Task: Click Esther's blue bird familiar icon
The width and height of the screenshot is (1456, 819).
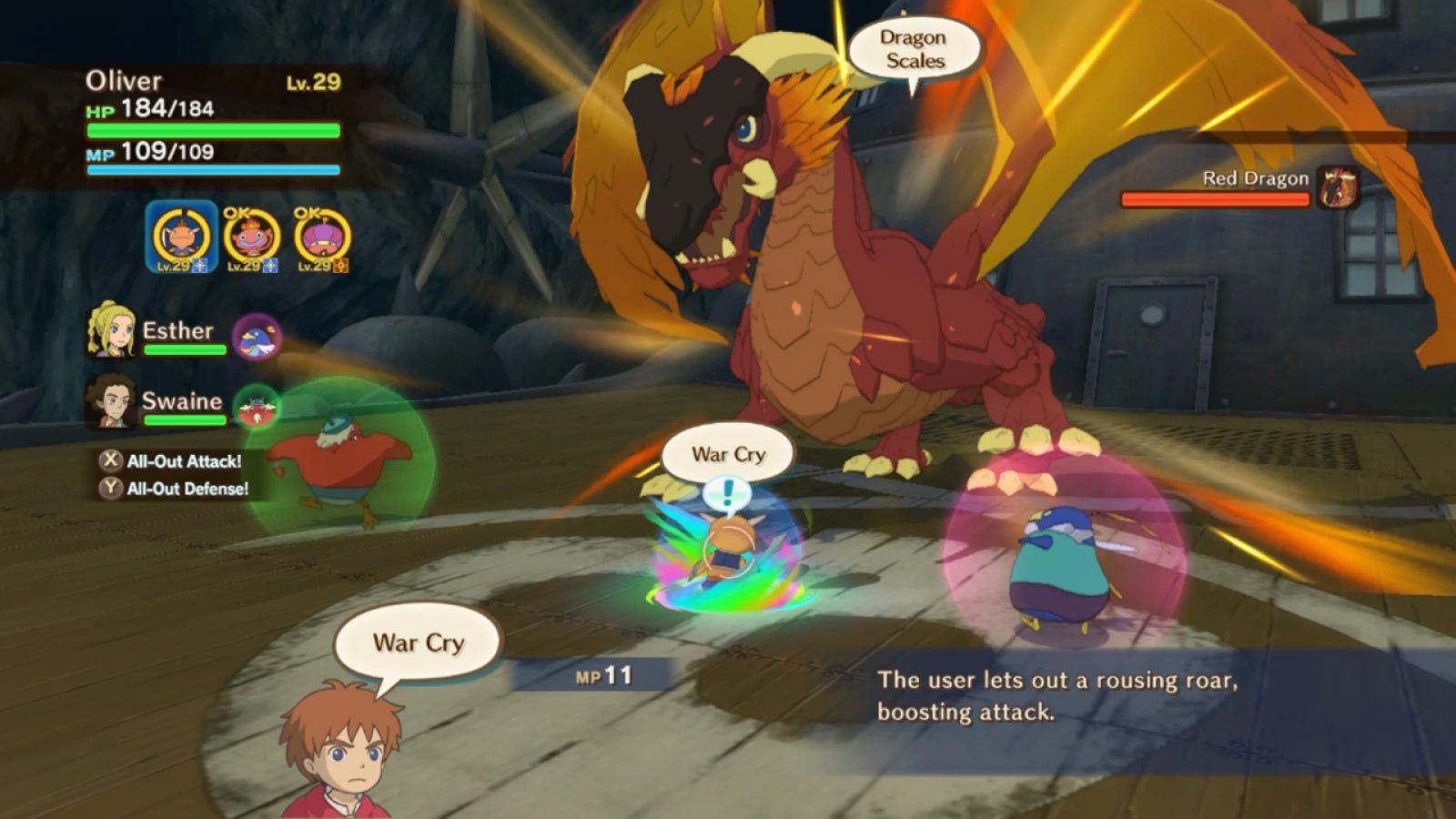Action: click(x=257, y=338)
